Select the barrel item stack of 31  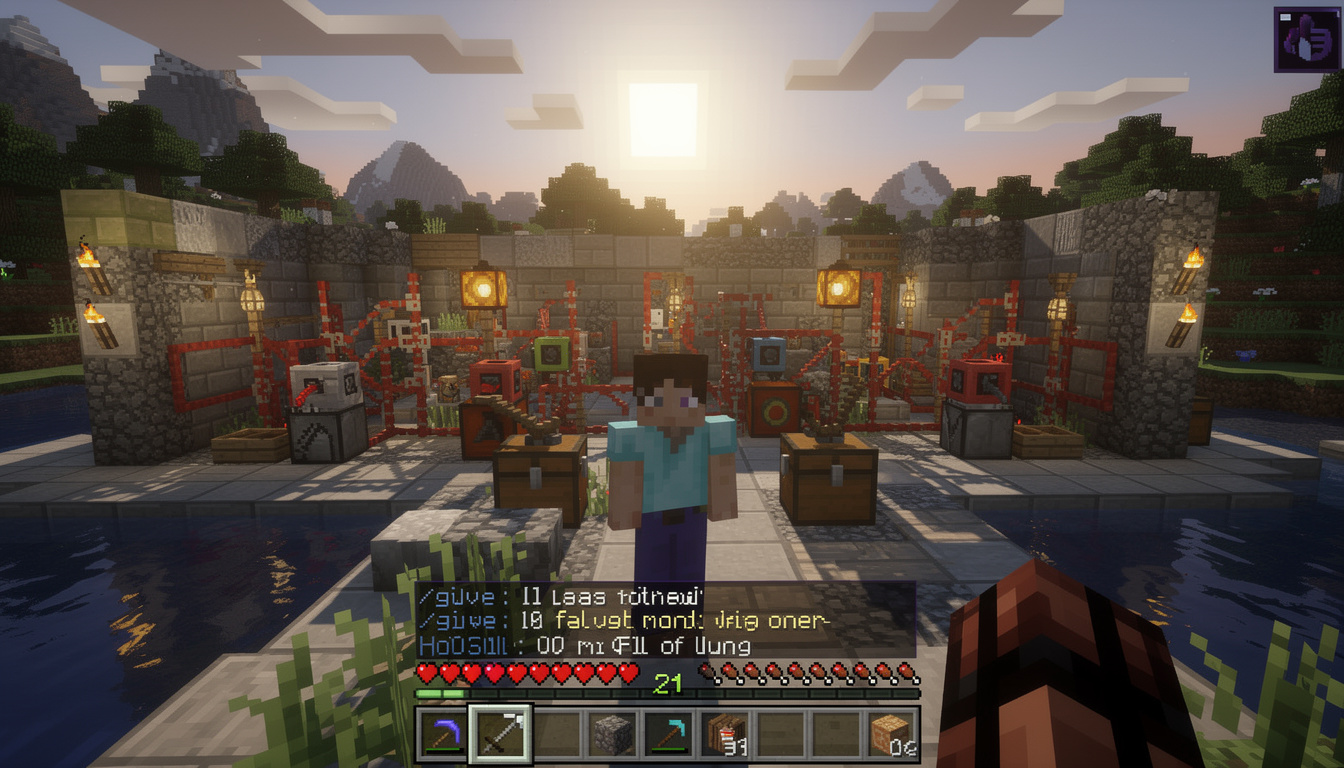[725, 733]
